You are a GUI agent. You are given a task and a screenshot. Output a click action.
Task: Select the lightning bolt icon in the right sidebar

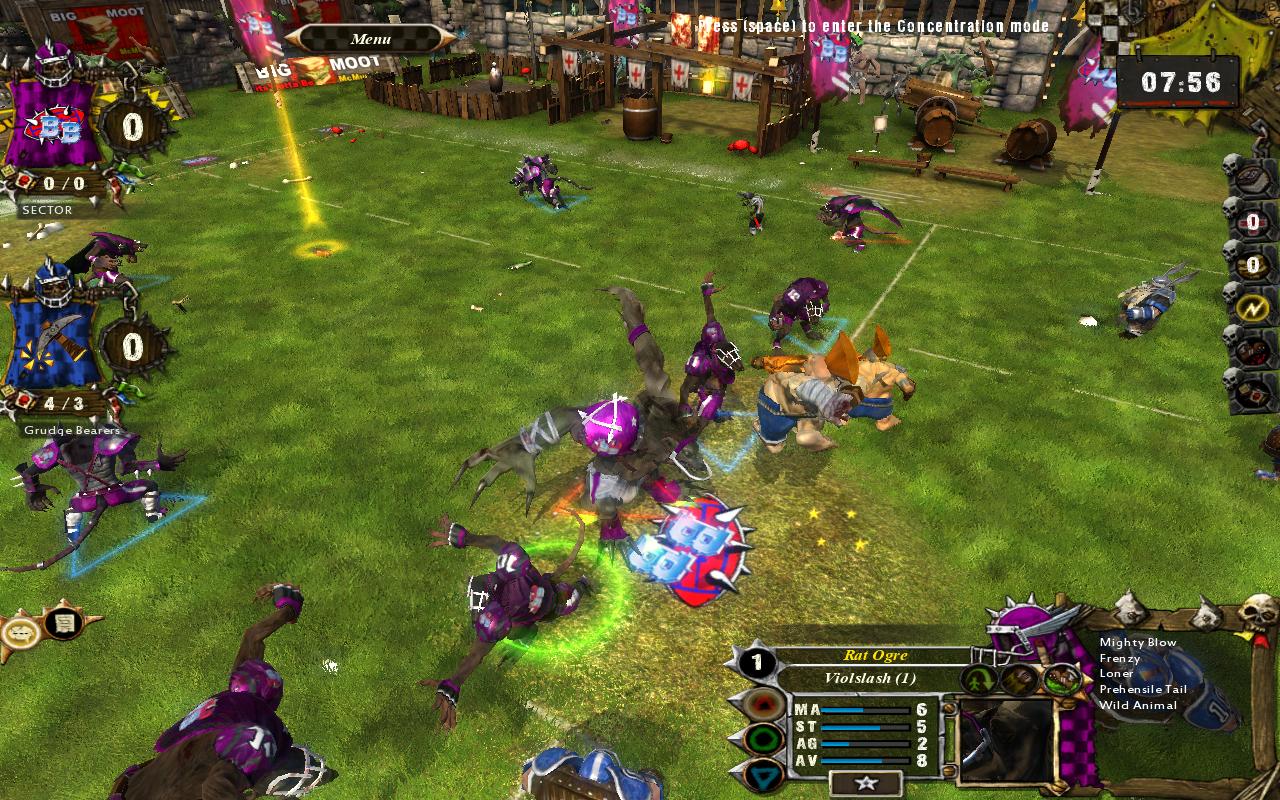(1252, 308)
